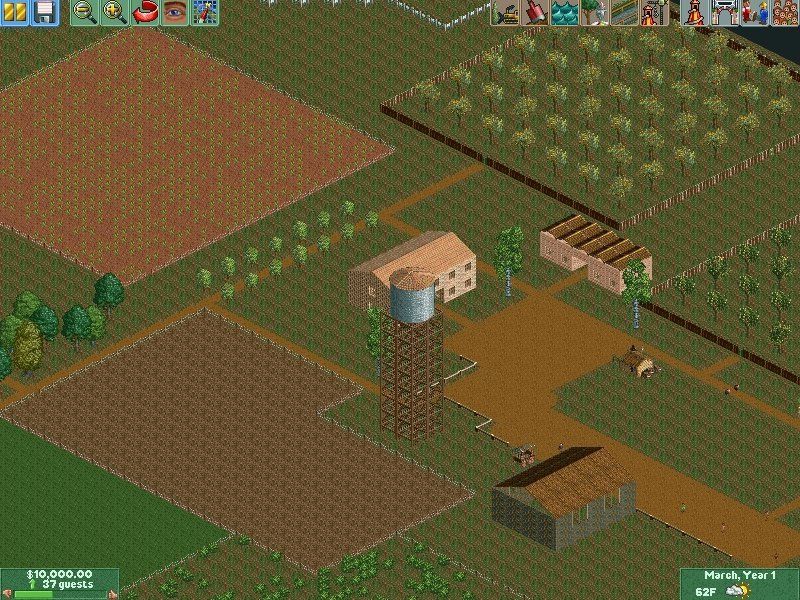Open the park entrance information window
Viewport: 800px width, 600px height.
(x=723, y=13)
